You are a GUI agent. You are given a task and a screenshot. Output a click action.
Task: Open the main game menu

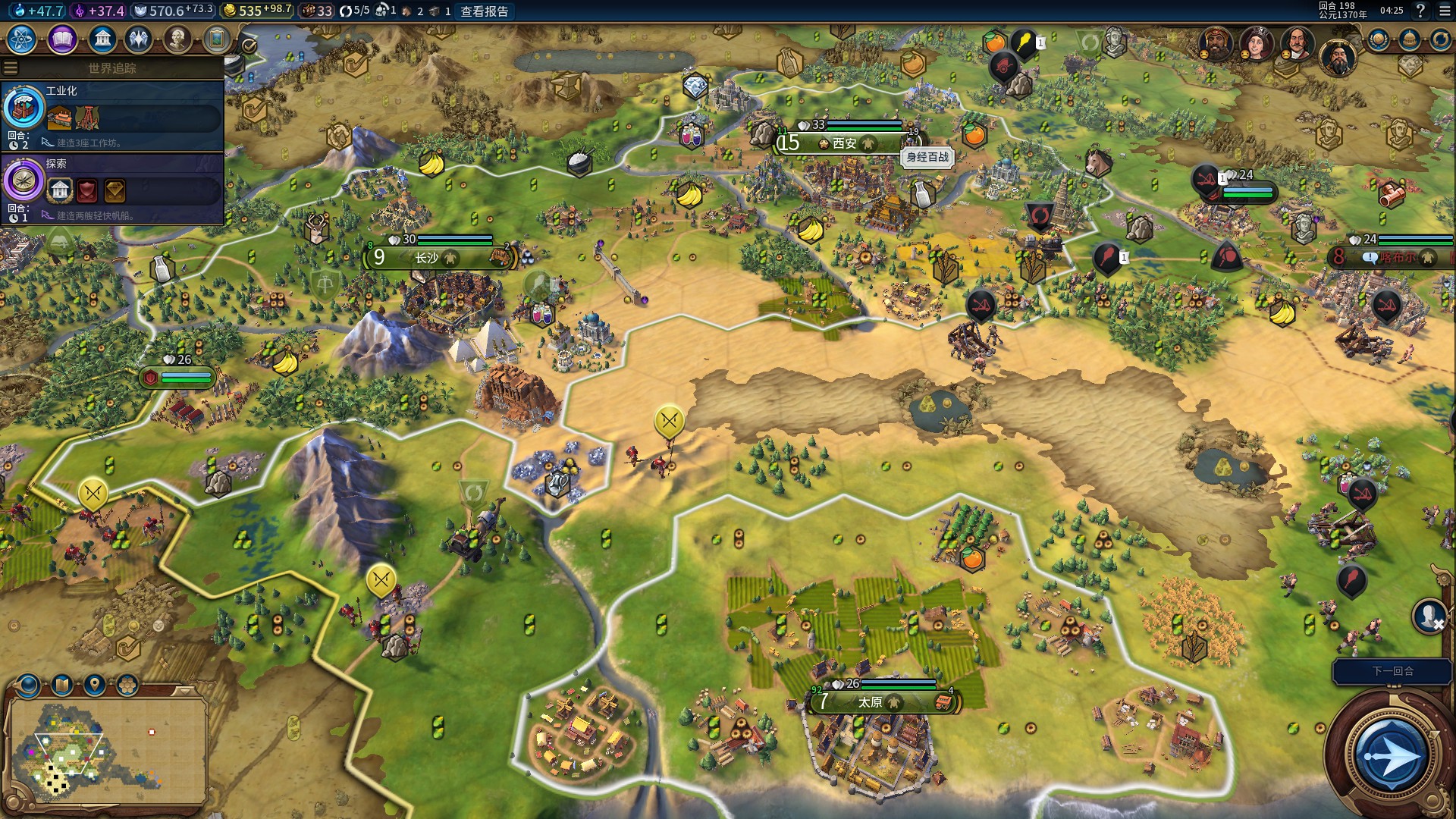click(1444, 11)
